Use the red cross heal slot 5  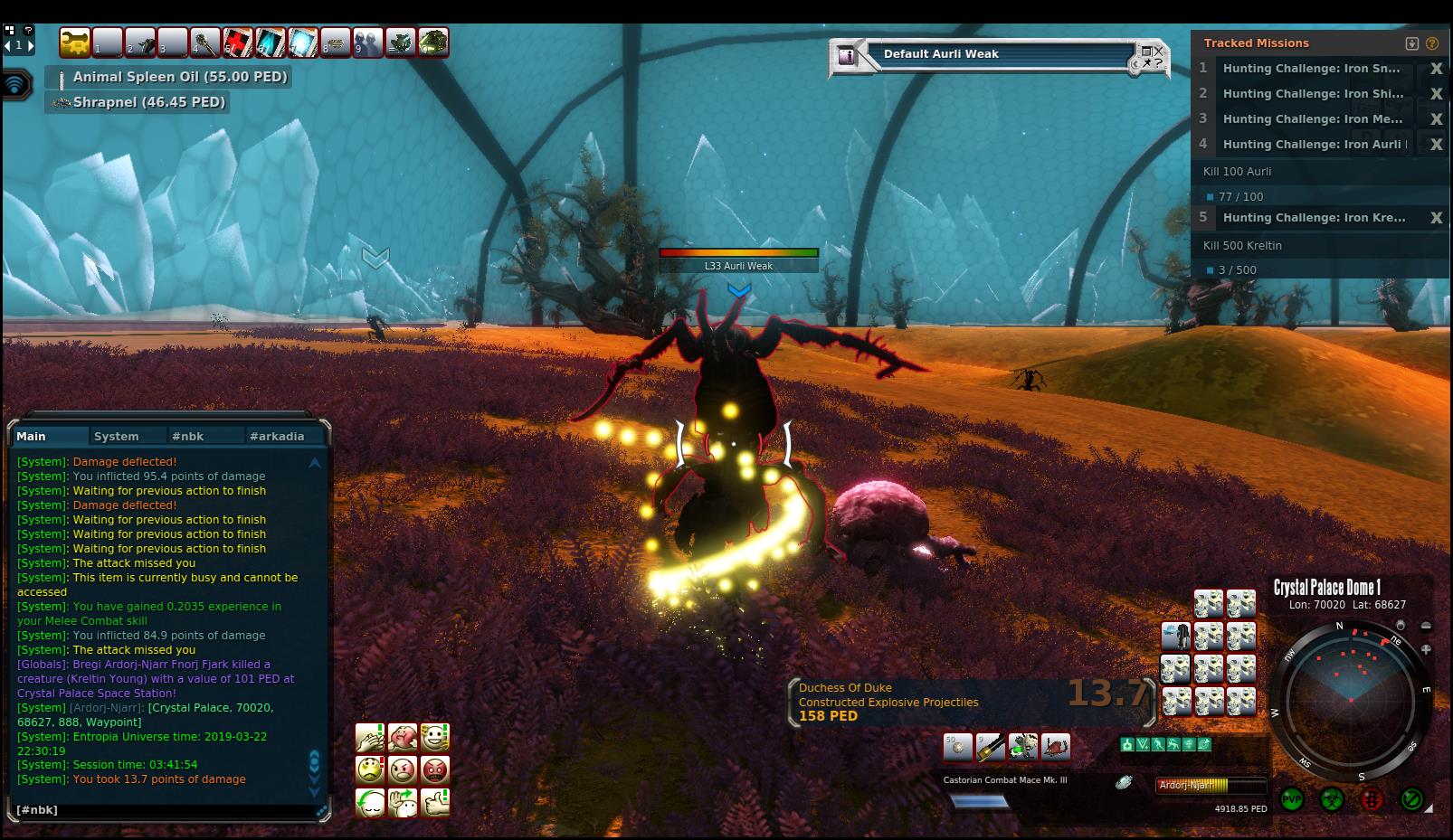(x=238, y=42)
